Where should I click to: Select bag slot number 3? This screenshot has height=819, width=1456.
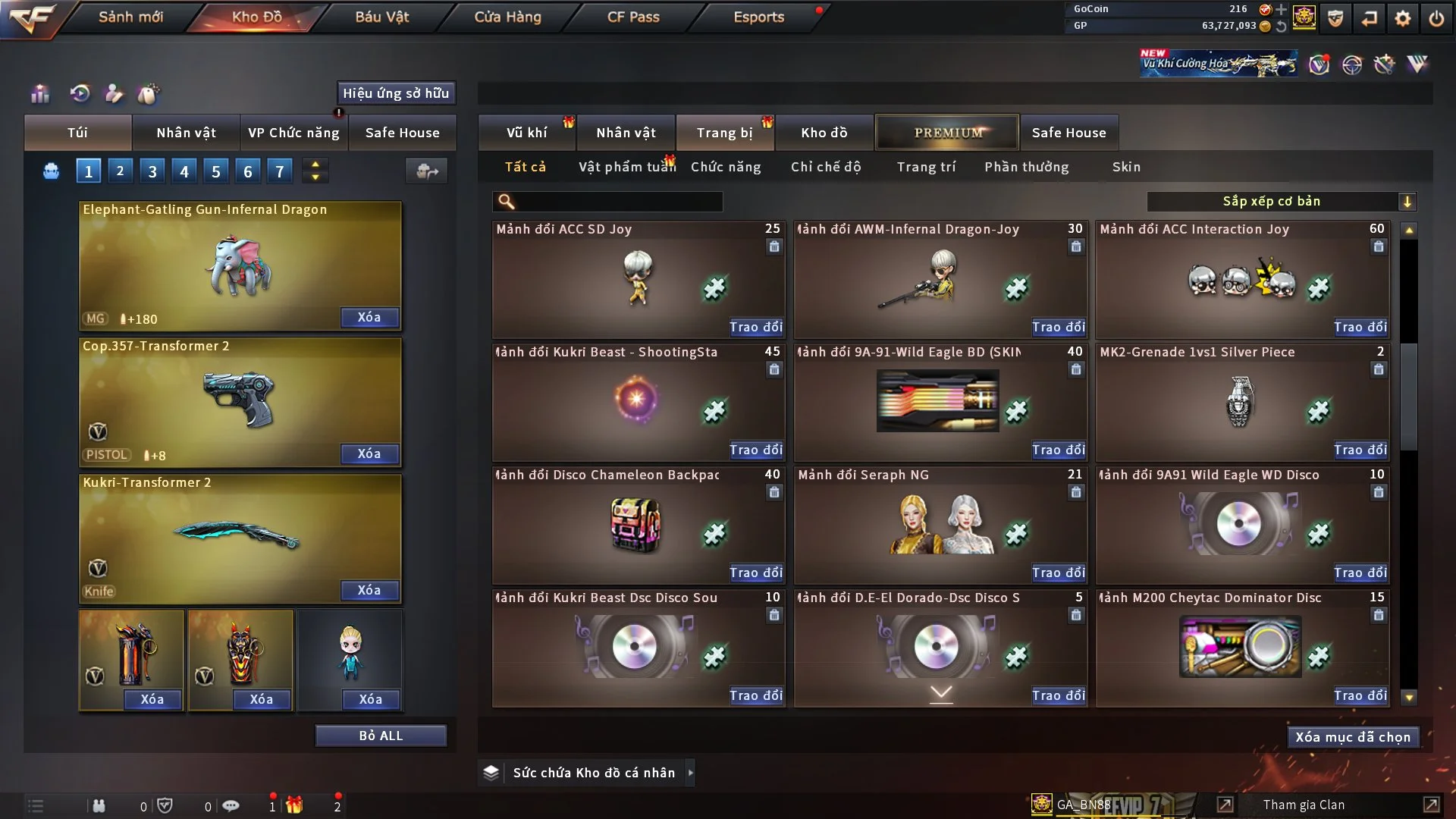pos(152,171)
